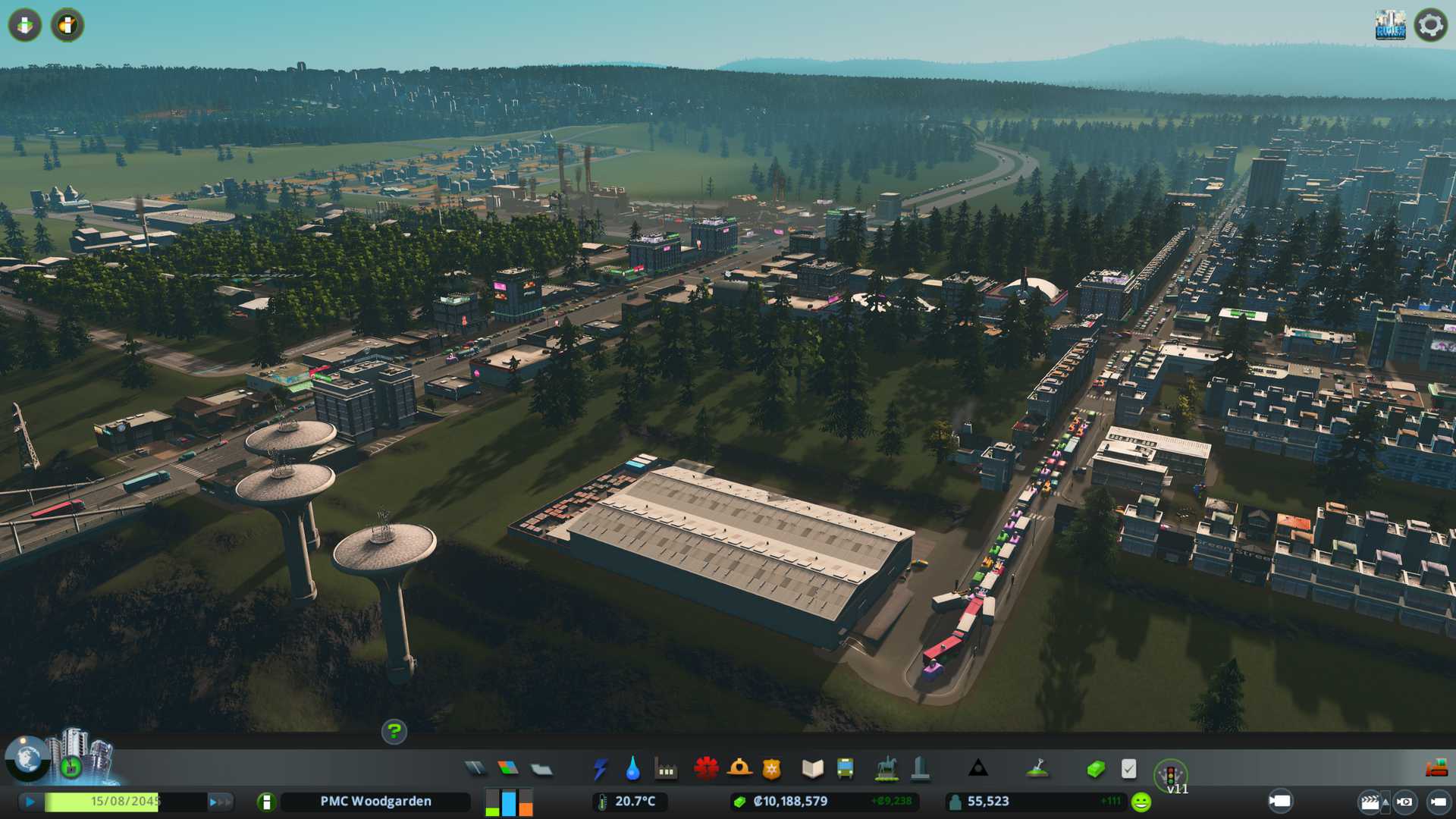Open the Garbage and Industry factory menu
The width and height of the screenshot is (1456, 819).
(666, 769)
